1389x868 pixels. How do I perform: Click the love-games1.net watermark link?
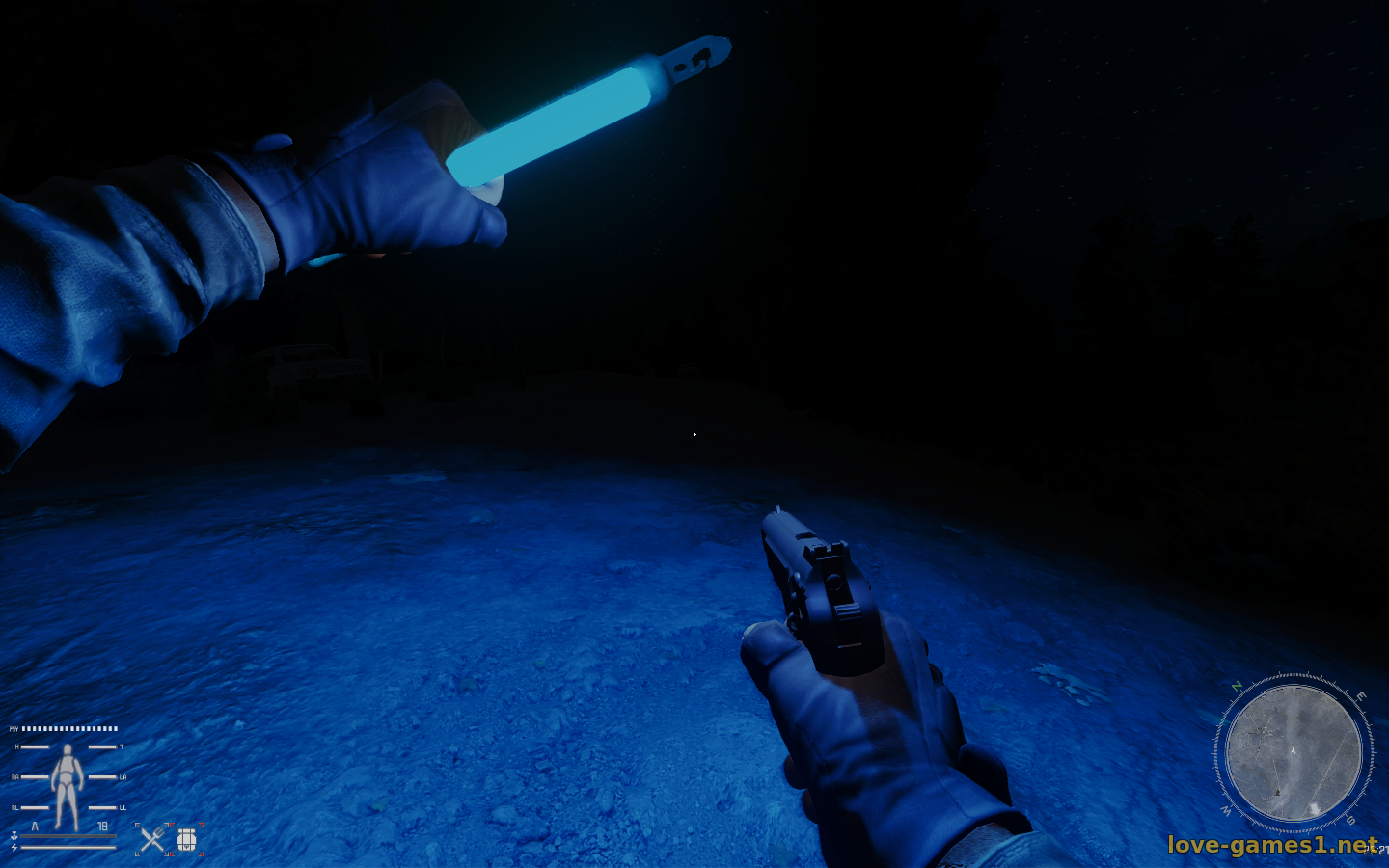coord(1271,845)
